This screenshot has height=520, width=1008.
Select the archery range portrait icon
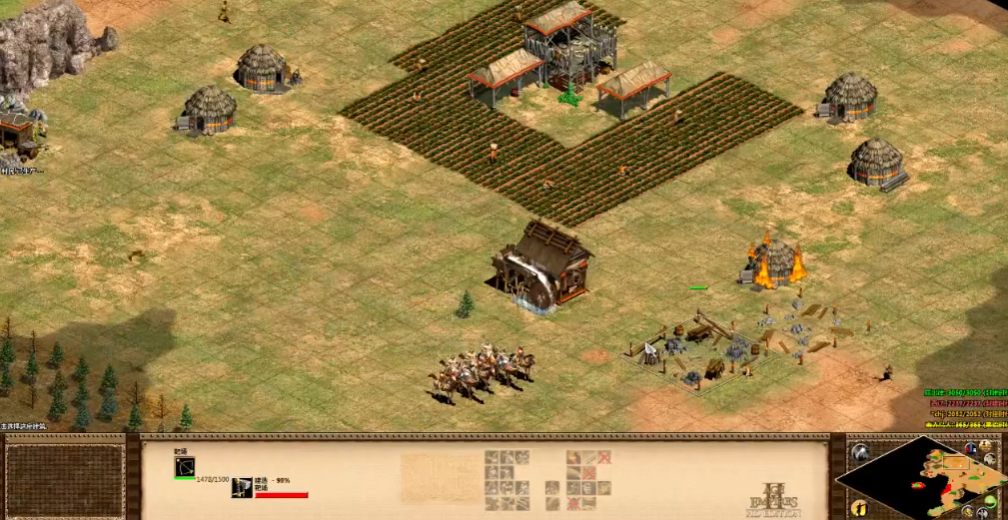[x=184, y=466]
